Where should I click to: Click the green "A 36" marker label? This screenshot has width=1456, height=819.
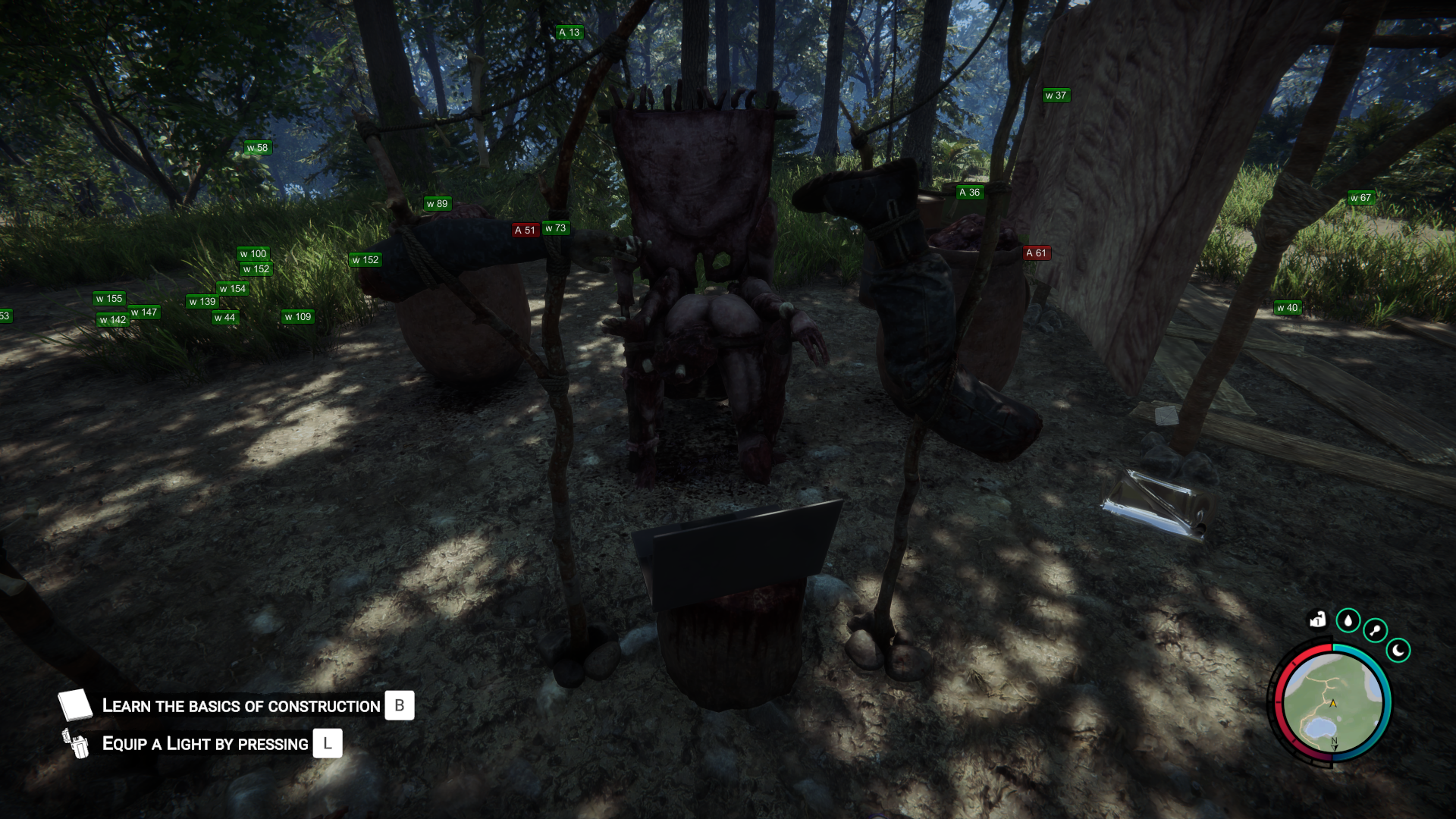(x=970, y=193)
